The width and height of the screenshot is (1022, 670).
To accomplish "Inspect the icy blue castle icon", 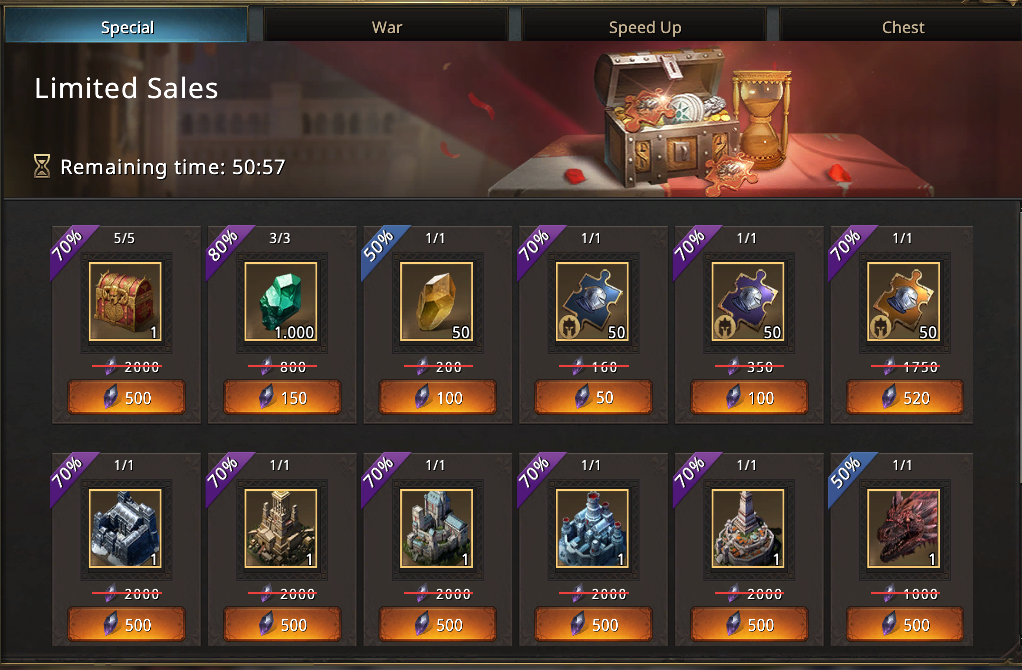I will 594,529.
